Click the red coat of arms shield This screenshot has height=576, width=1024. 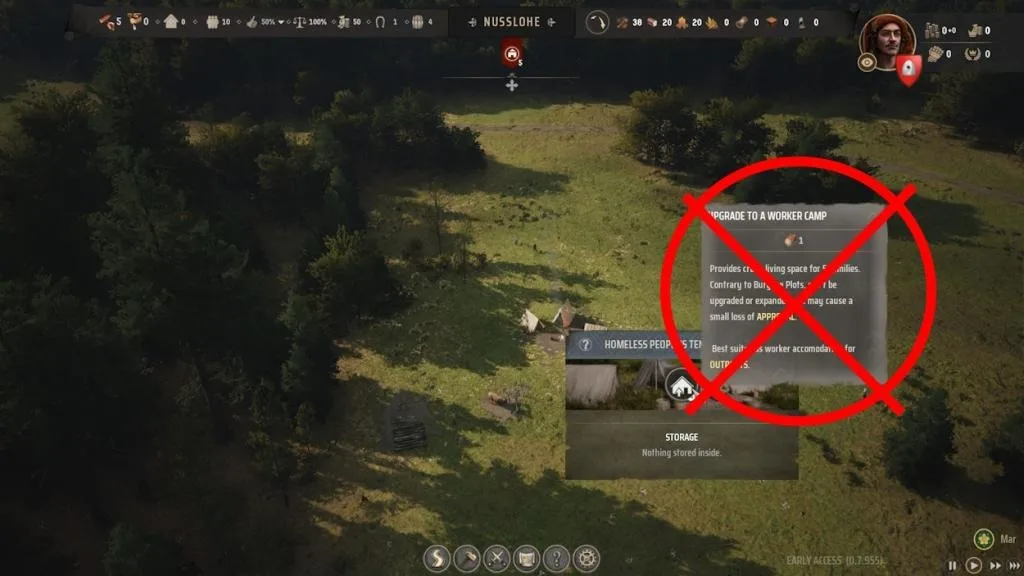[908, 68]
